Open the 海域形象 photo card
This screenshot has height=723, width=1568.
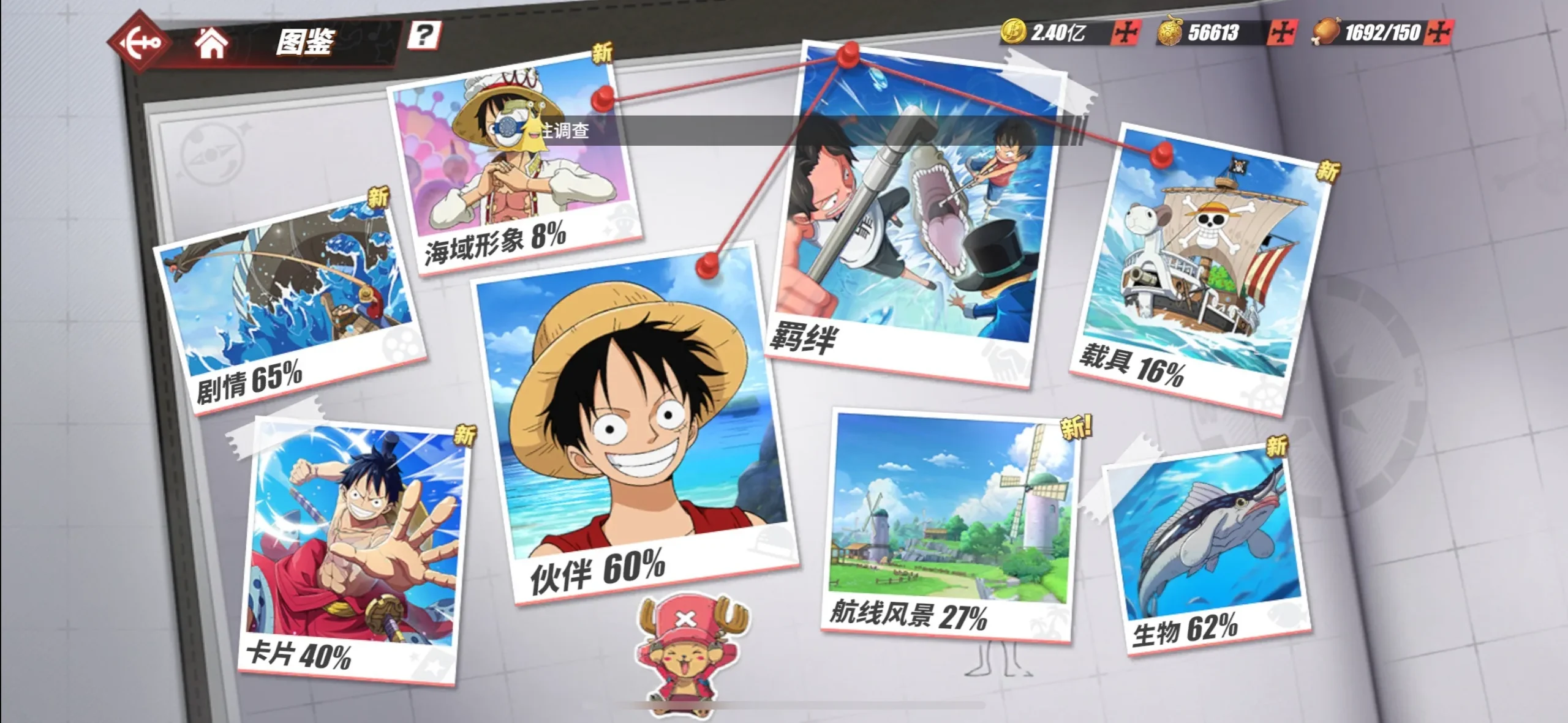[x=514, y=165]
